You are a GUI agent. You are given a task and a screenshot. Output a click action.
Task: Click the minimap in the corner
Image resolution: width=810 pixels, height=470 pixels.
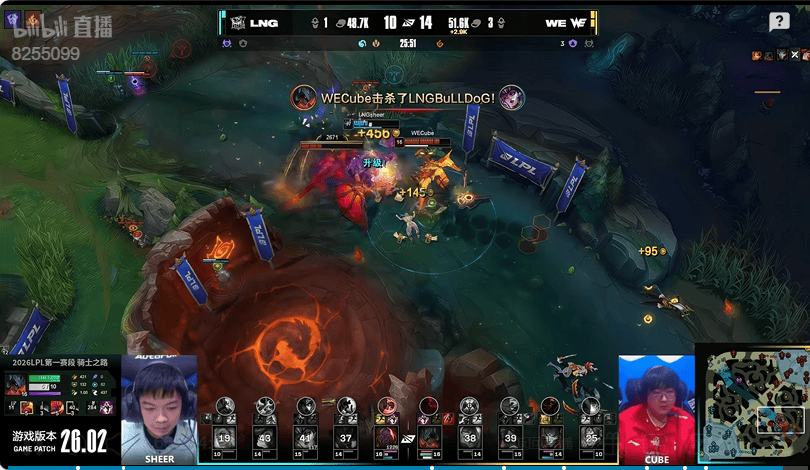(x=752, y=406)
